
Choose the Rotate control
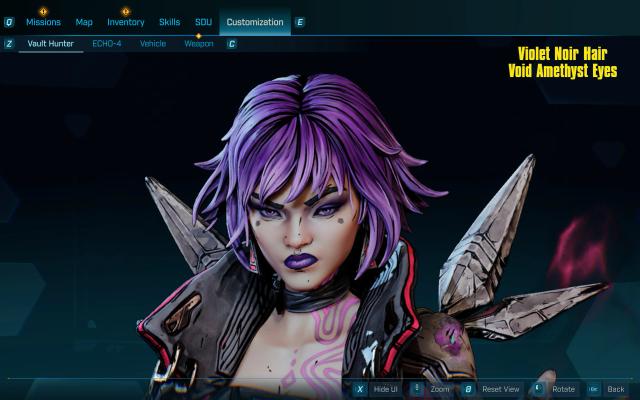tap(563, 389)
